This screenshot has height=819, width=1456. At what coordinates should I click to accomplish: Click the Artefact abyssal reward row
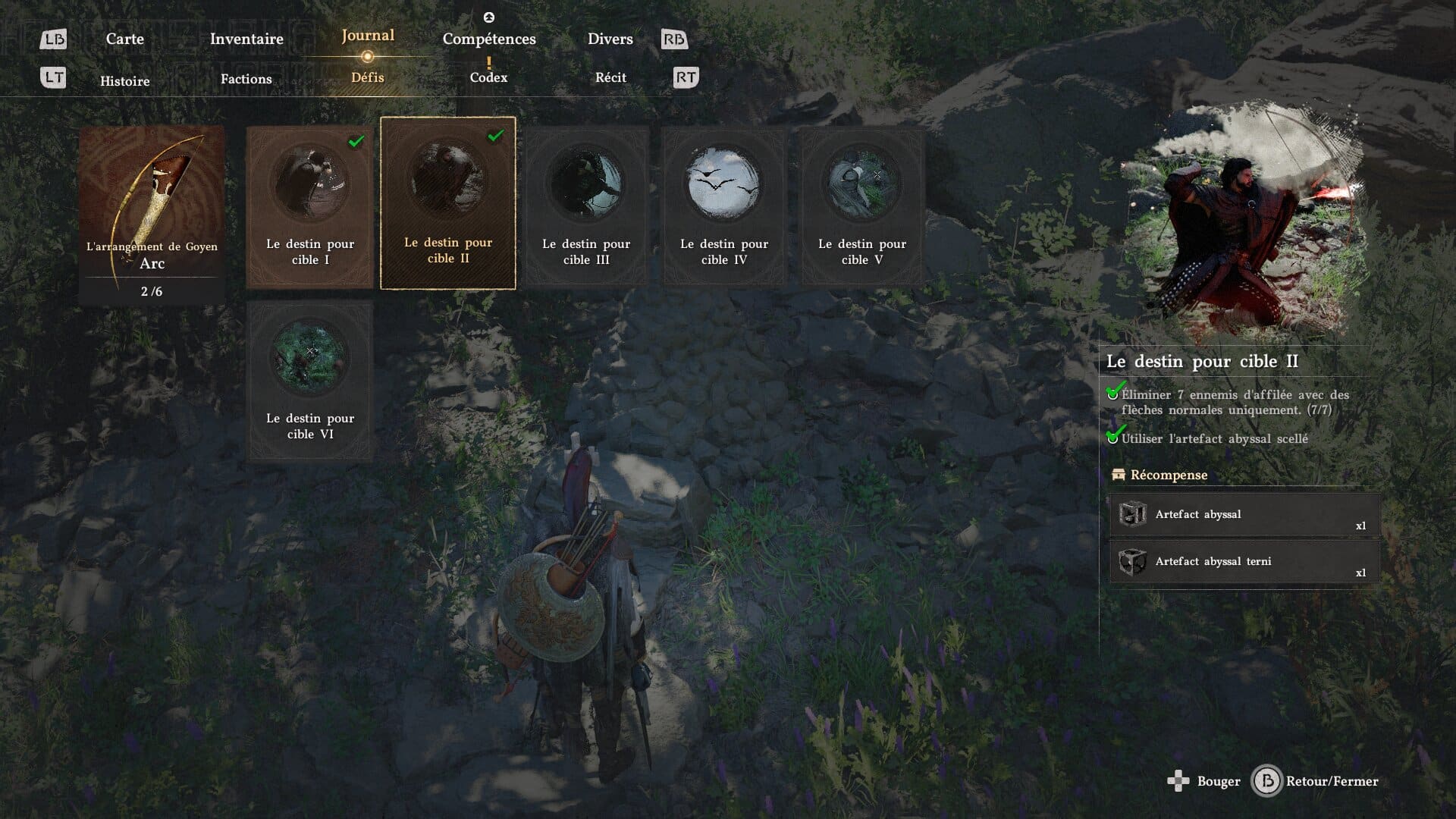pyautogui.click(x=1244, y=515)
